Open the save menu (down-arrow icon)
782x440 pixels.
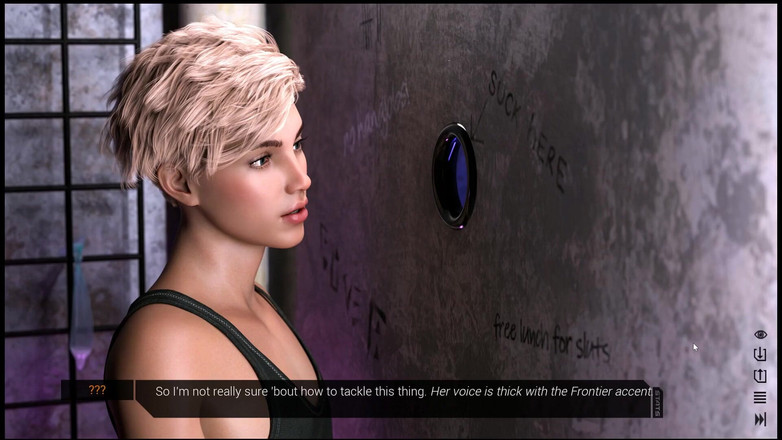click(760, 355)
